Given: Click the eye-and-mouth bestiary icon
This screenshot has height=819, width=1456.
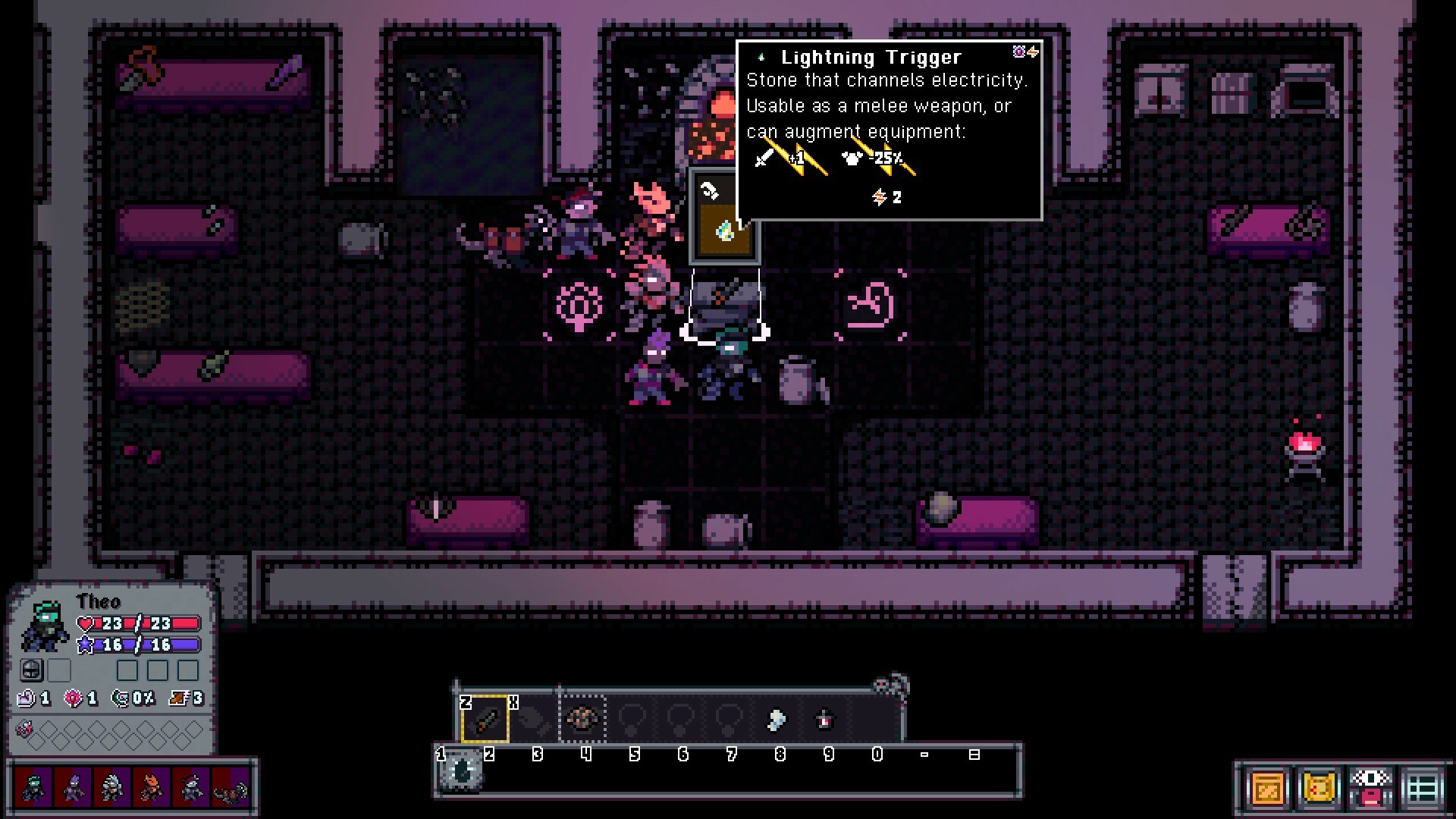Looking at the screenshot, I should click(x=1370, y=789).
